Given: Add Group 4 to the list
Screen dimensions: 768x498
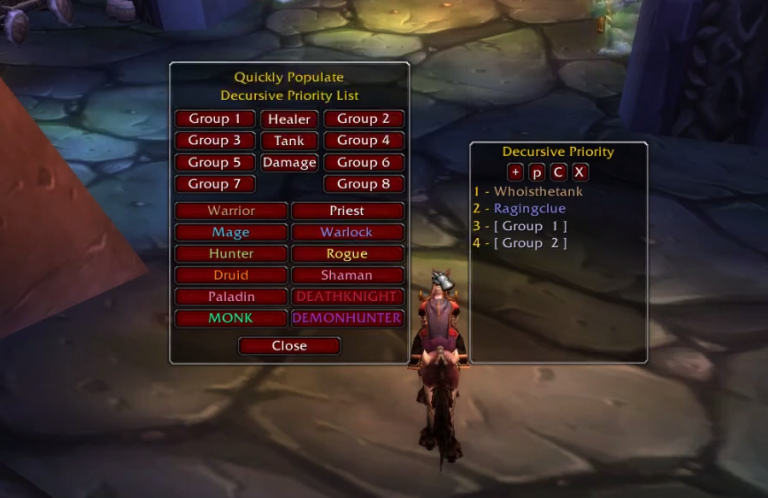Looking at the screenshot, I should pyautogui.click(x=363, y=141).
